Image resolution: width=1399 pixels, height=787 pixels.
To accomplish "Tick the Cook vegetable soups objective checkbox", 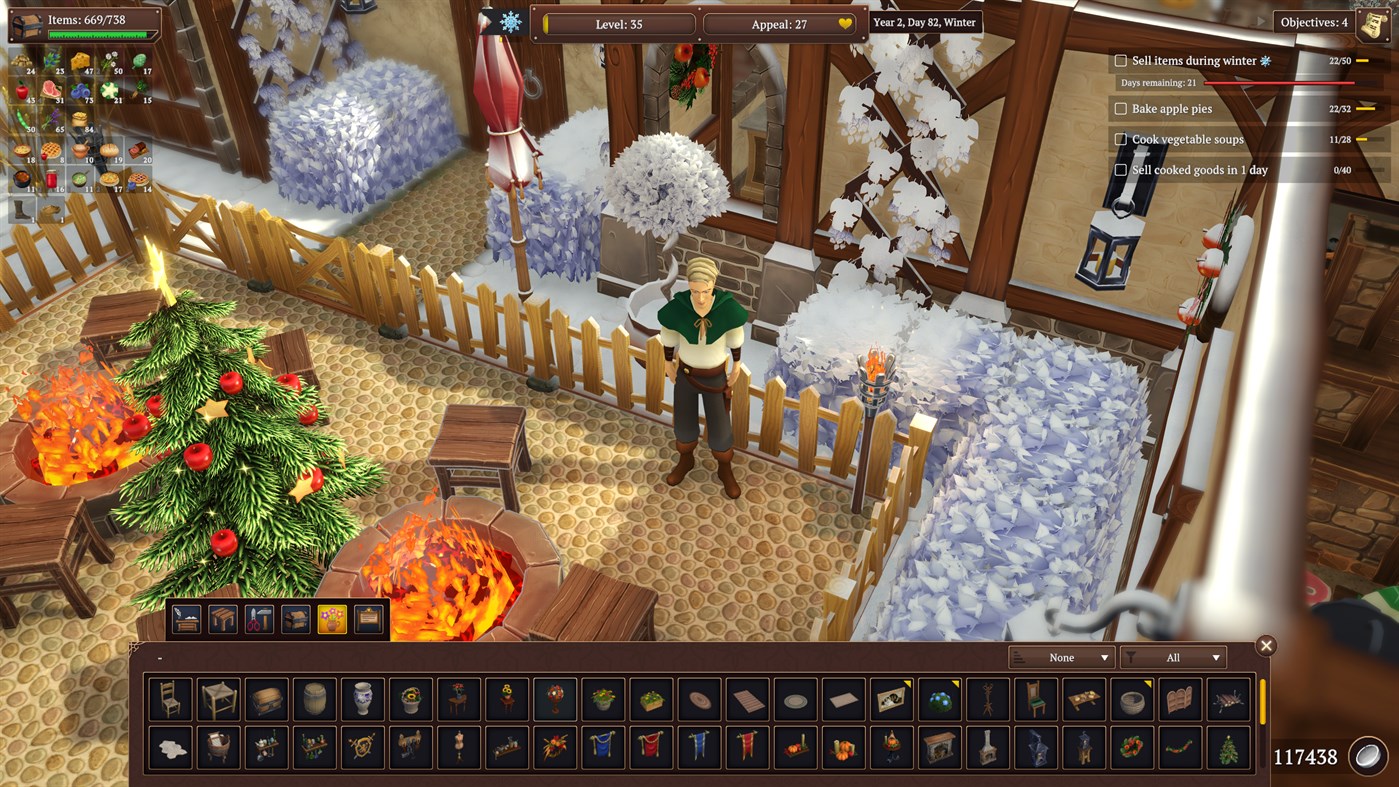I will tap(1120, 139).
